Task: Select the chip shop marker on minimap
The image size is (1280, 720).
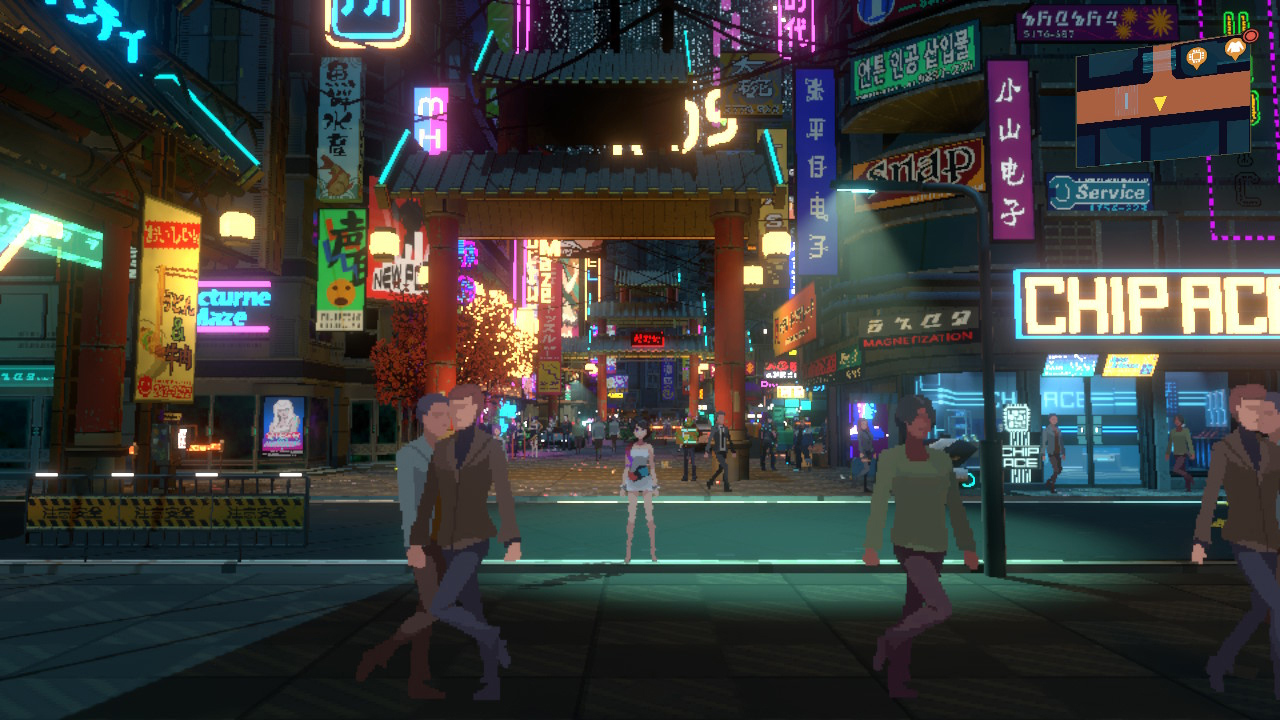Action: [1196, 57]
